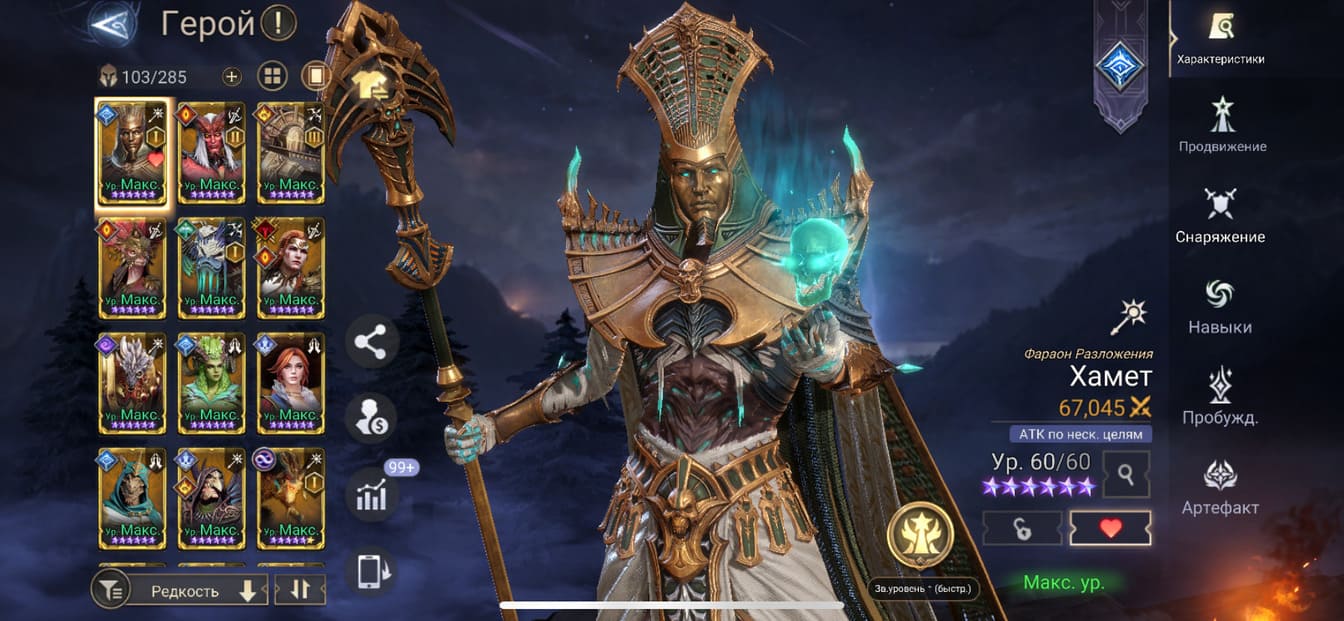Toggle the hero lock button
1344x621 pixels.
pos(1022,529)
